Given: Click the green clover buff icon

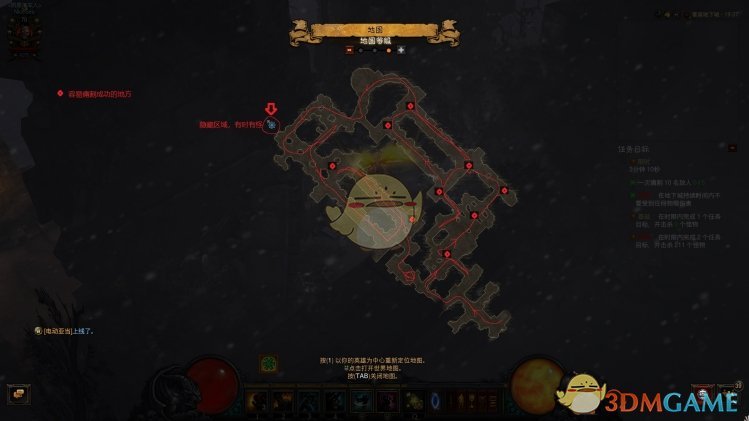Looking at the screenshot, I should tap(269, 364).
